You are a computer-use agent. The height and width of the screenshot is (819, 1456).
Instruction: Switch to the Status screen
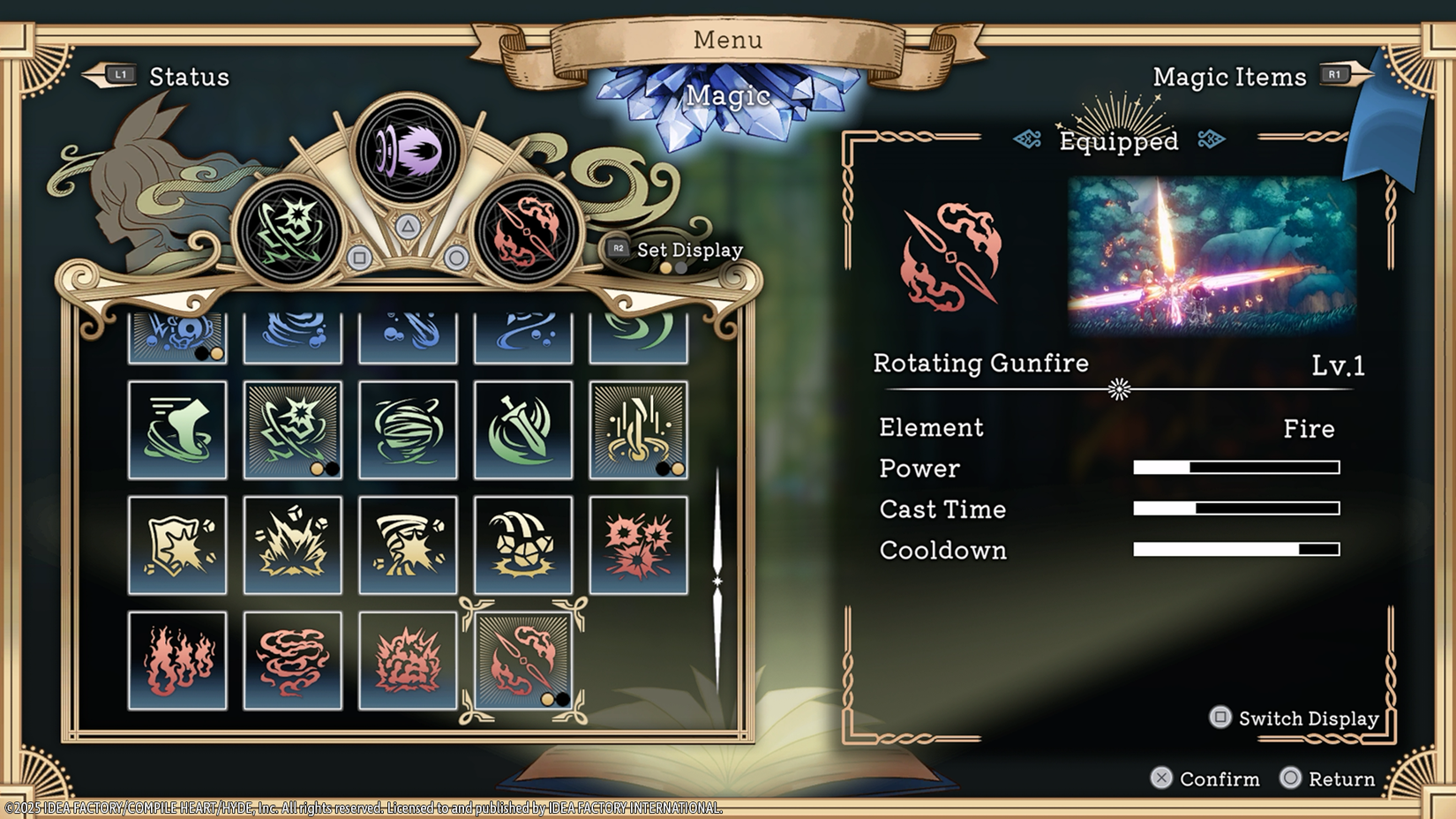[x=188, y=78]
